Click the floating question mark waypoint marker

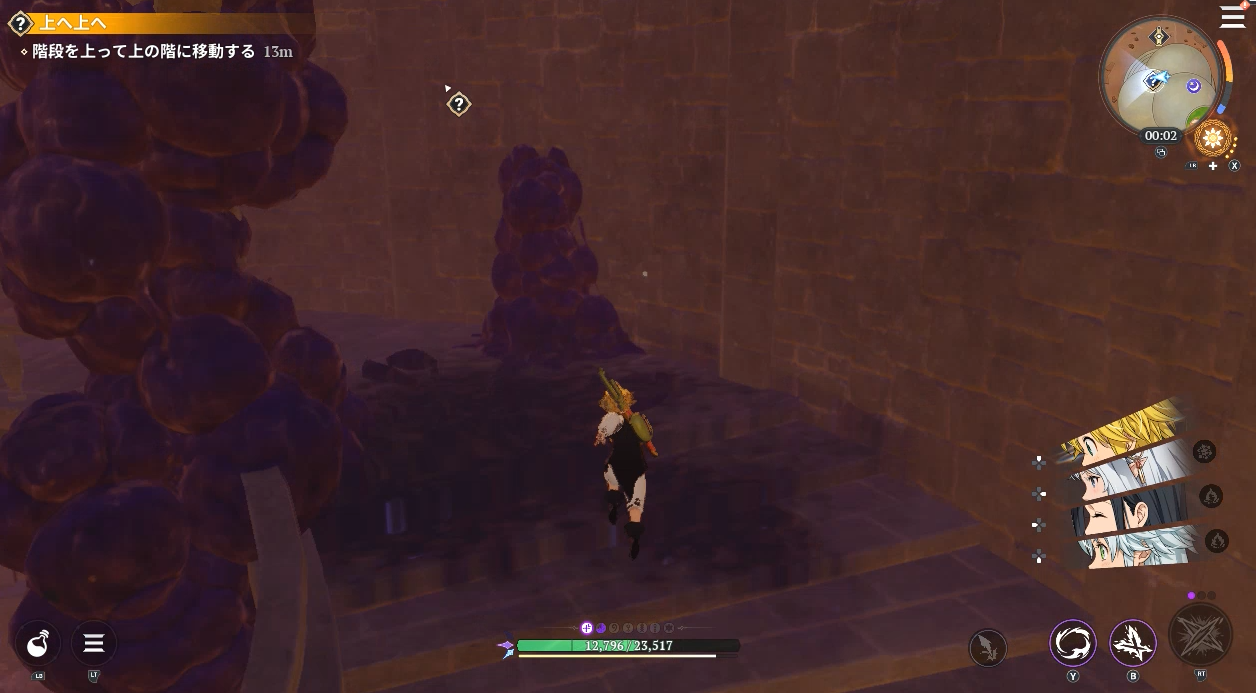click(458, 104)
